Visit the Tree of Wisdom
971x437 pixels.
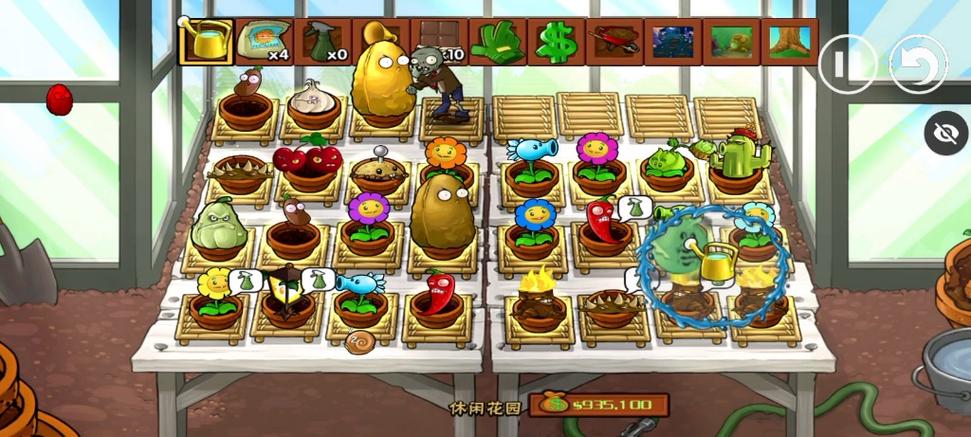790,40
